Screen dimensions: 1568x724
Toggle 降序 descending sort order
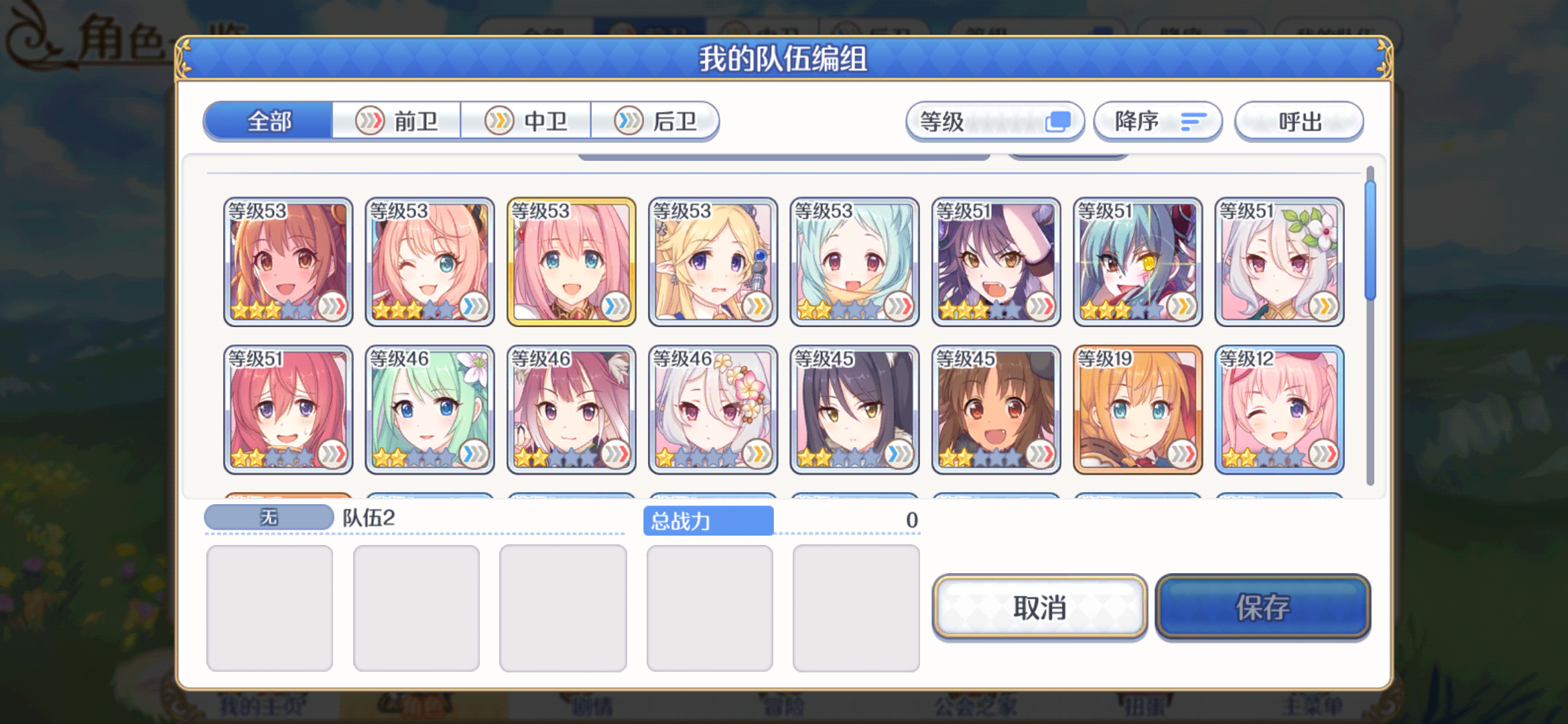[x=1157, y=121]
